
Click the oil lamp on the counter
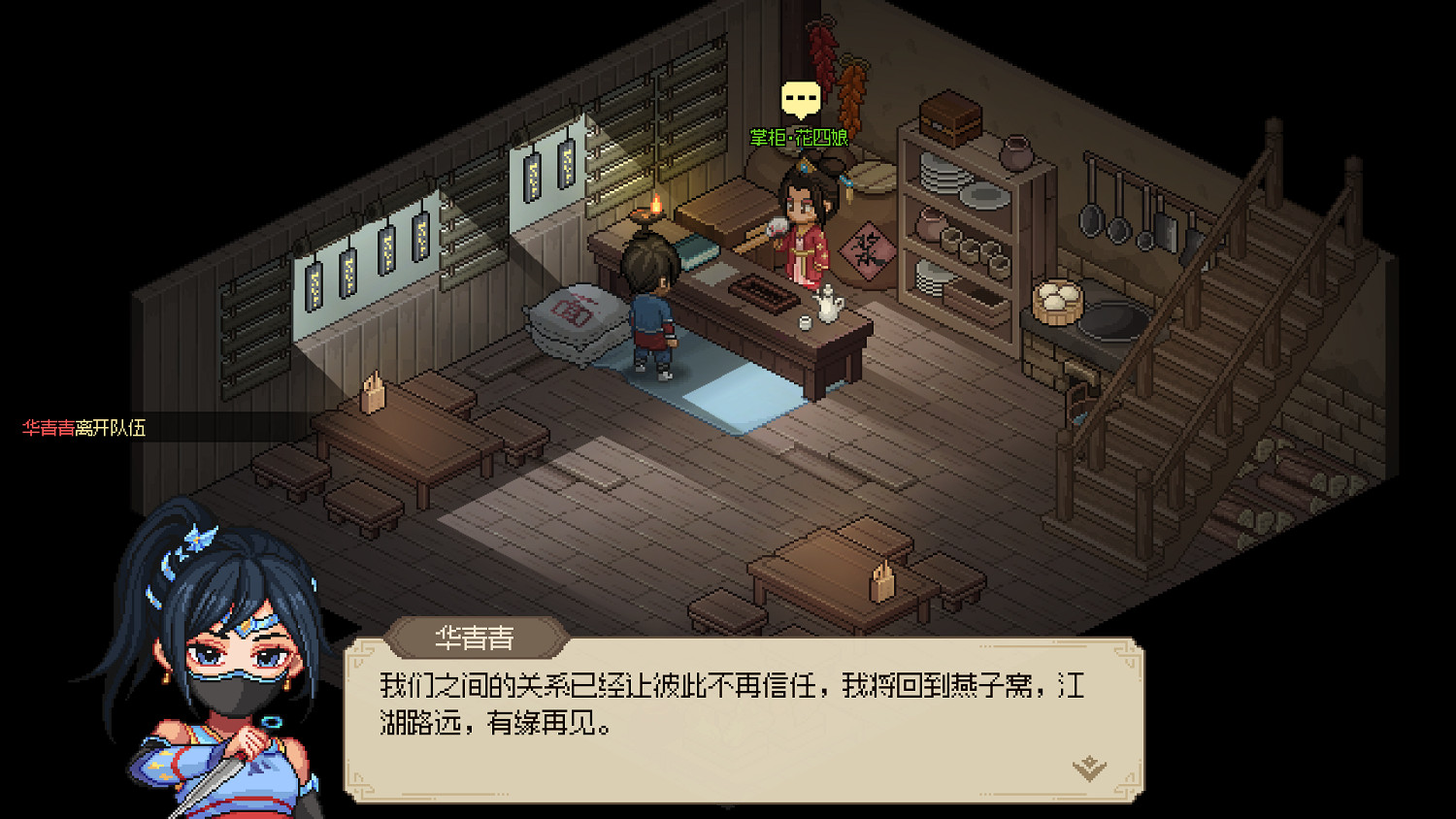click(x=652, y=215)
